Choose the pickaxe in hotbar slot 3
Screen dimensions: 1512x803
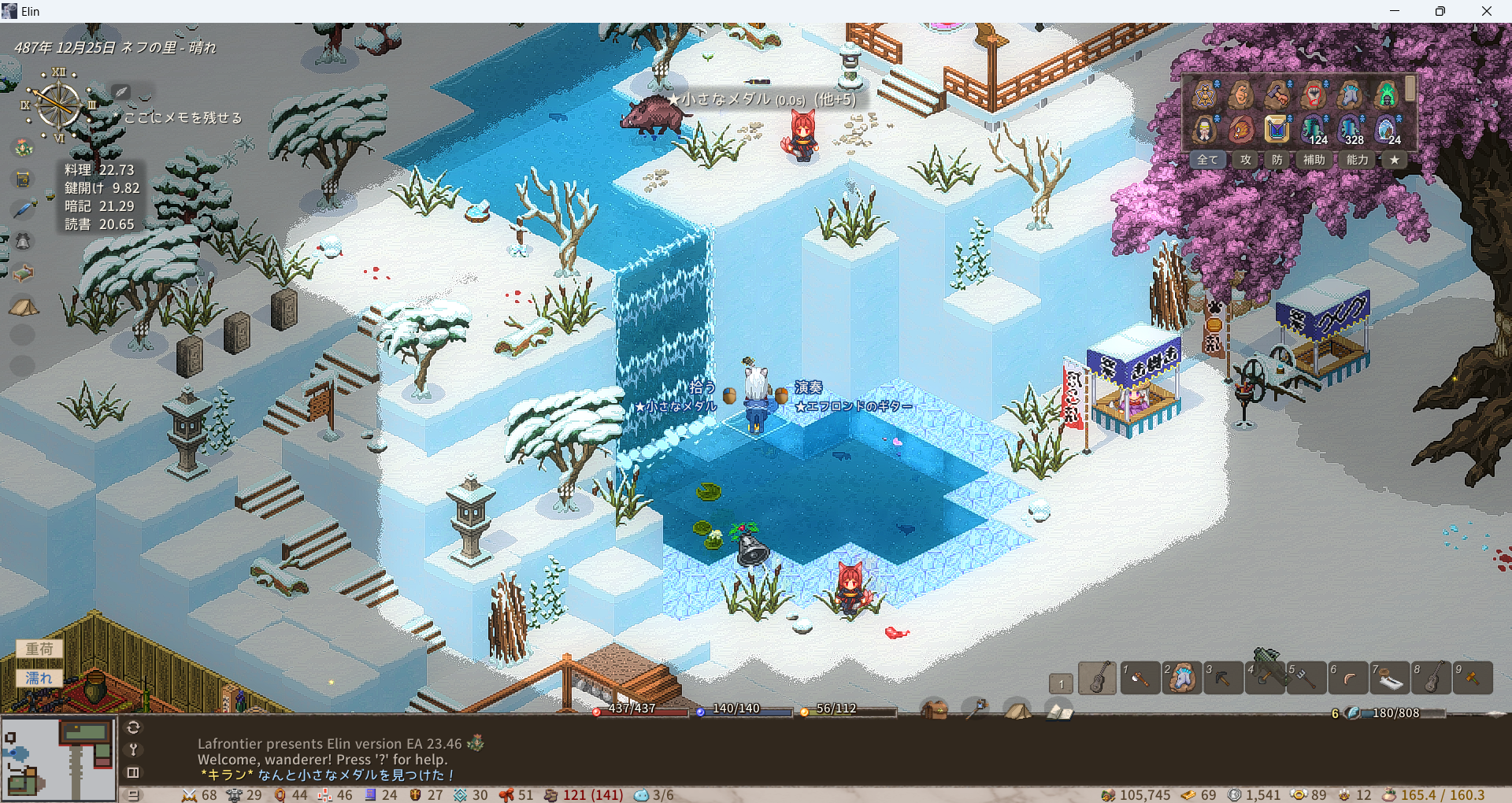pos(1222,678)
